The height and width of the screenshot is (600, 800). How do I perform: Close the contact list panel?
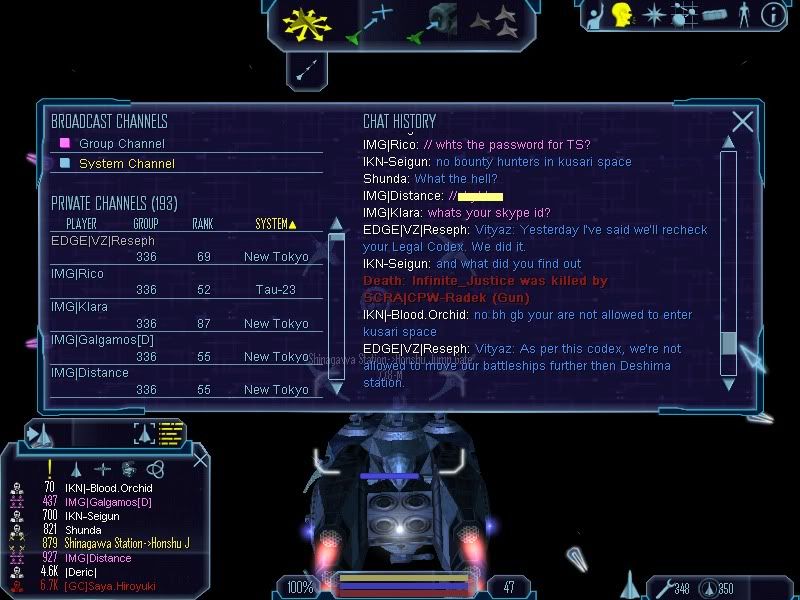click(x=201, y=458)
